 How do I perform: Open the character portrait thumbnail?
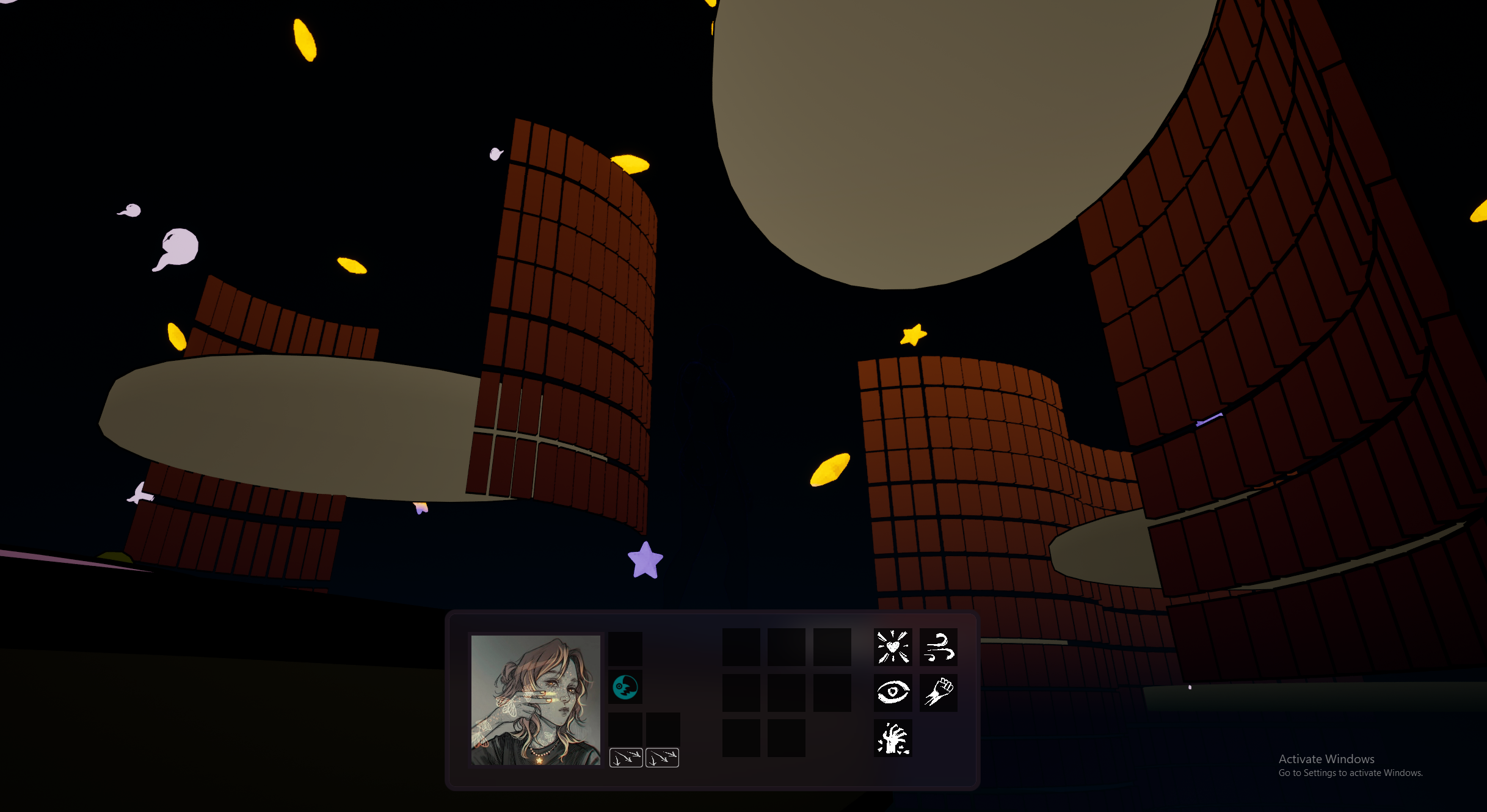coord(536,700)
